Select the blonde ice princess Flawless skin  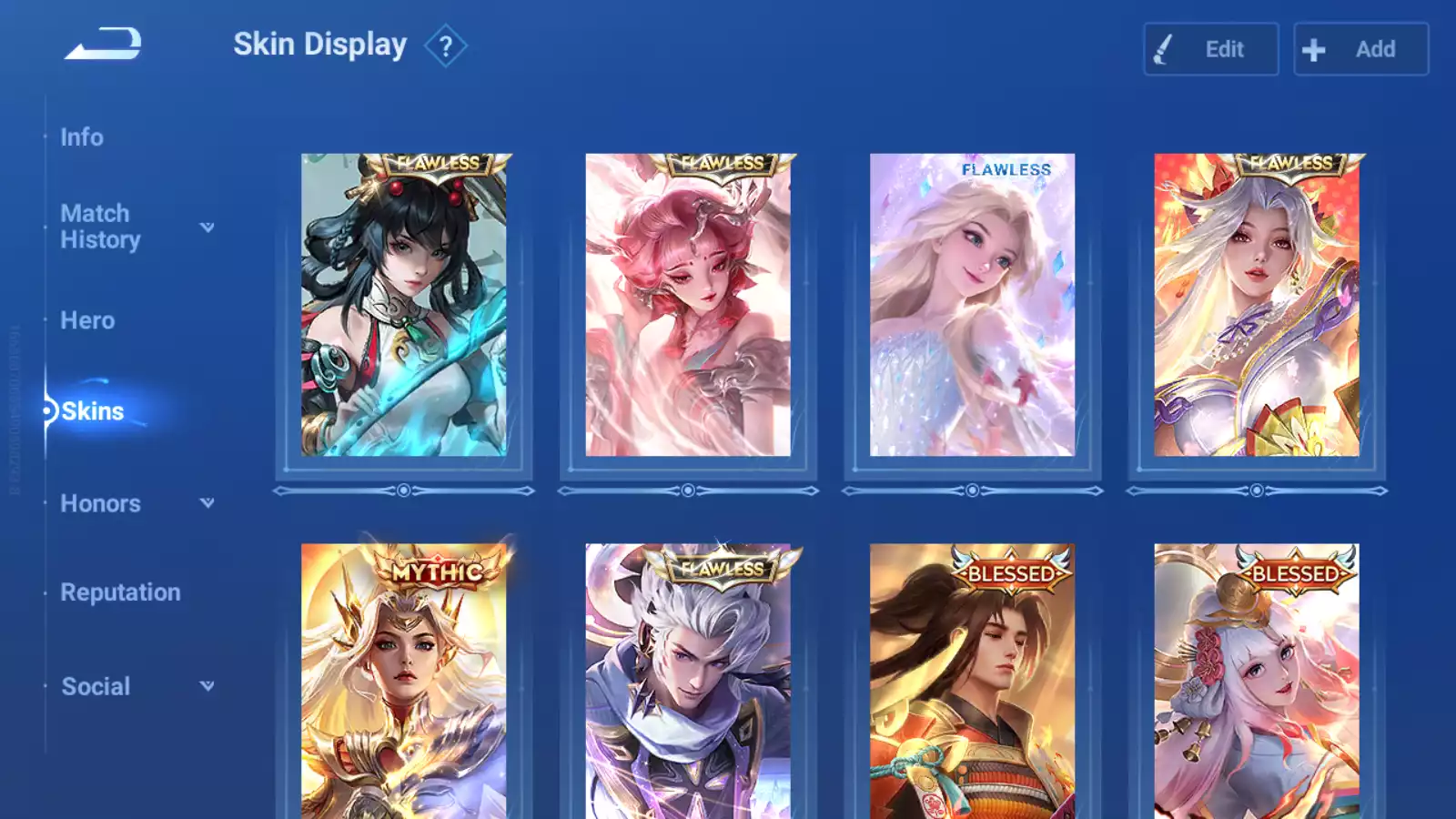pyautogui.click(x=972, y=305)
